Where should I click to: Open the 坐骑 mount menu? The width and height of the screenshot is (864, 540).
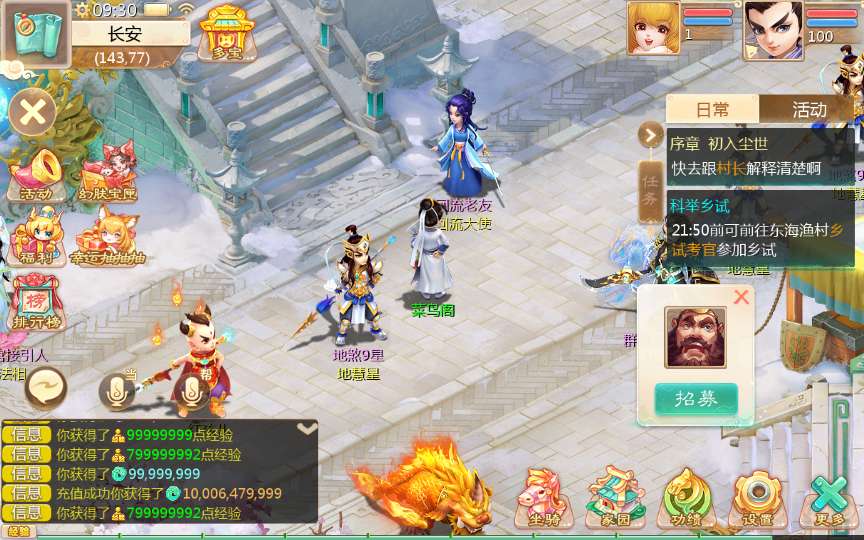tap(543, 500)
